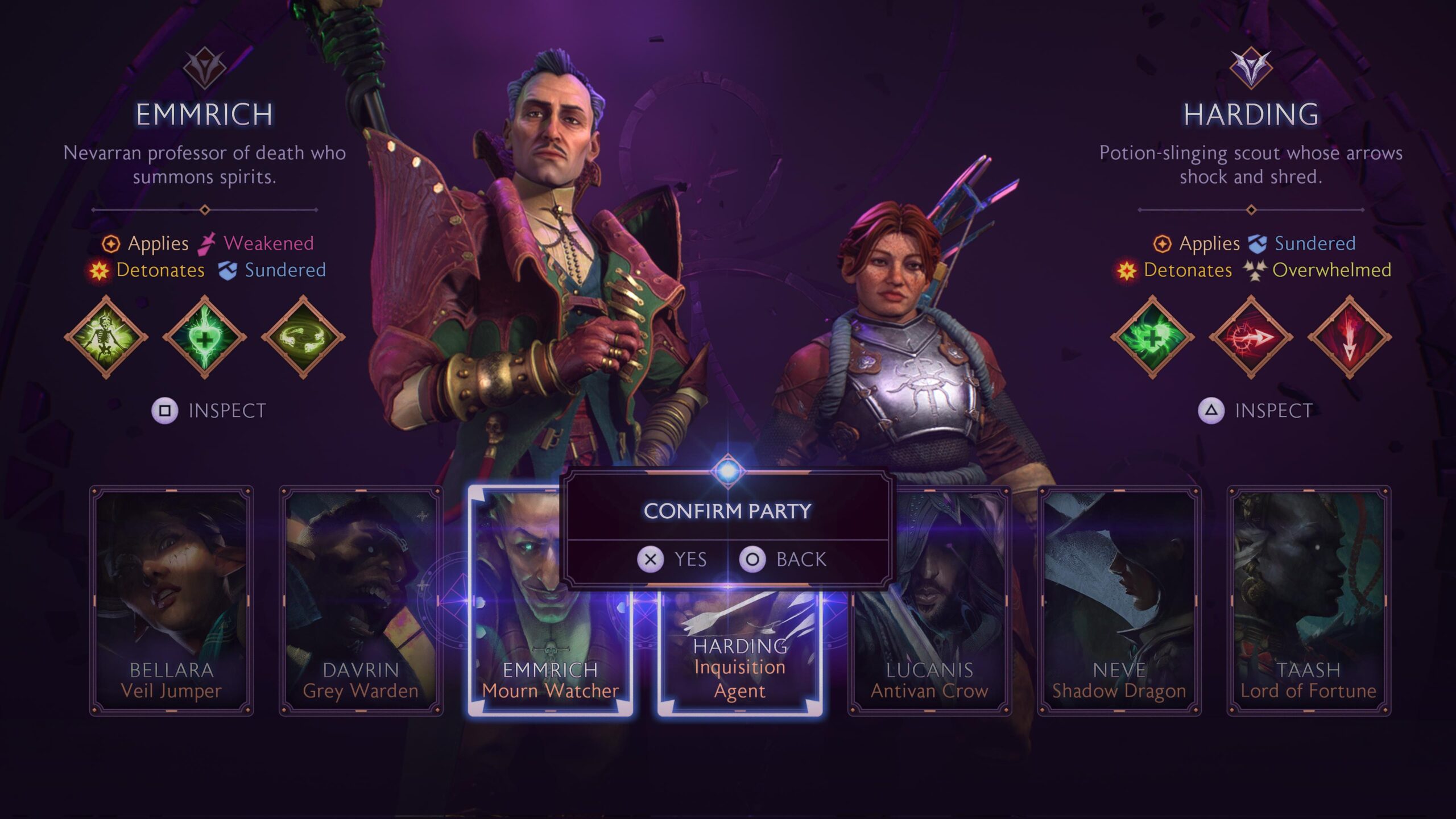Choose the Davrin Grey Warden card
The width and height of the screenshot is (1456, 819).
[x=361, y=600]
